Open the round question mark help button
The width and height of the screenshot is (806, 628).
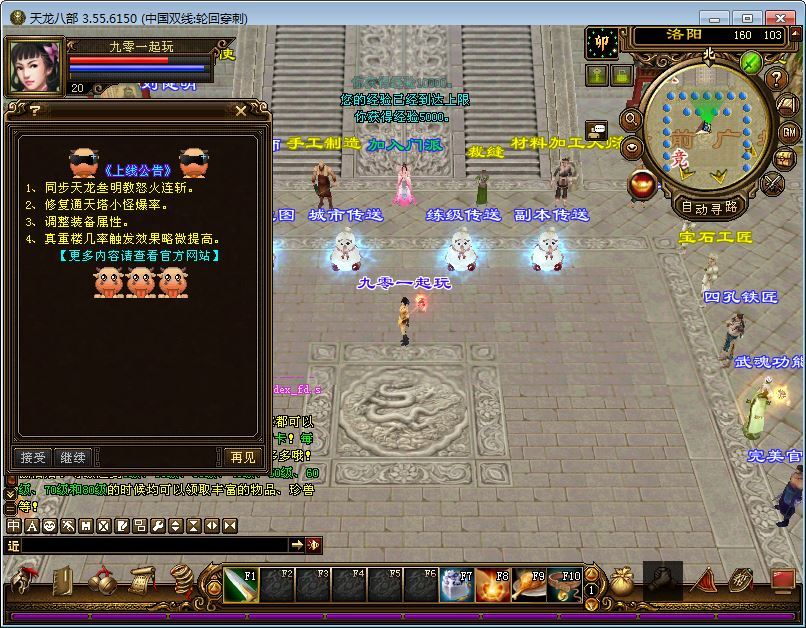pyautogui.click(x=776, y=79)
